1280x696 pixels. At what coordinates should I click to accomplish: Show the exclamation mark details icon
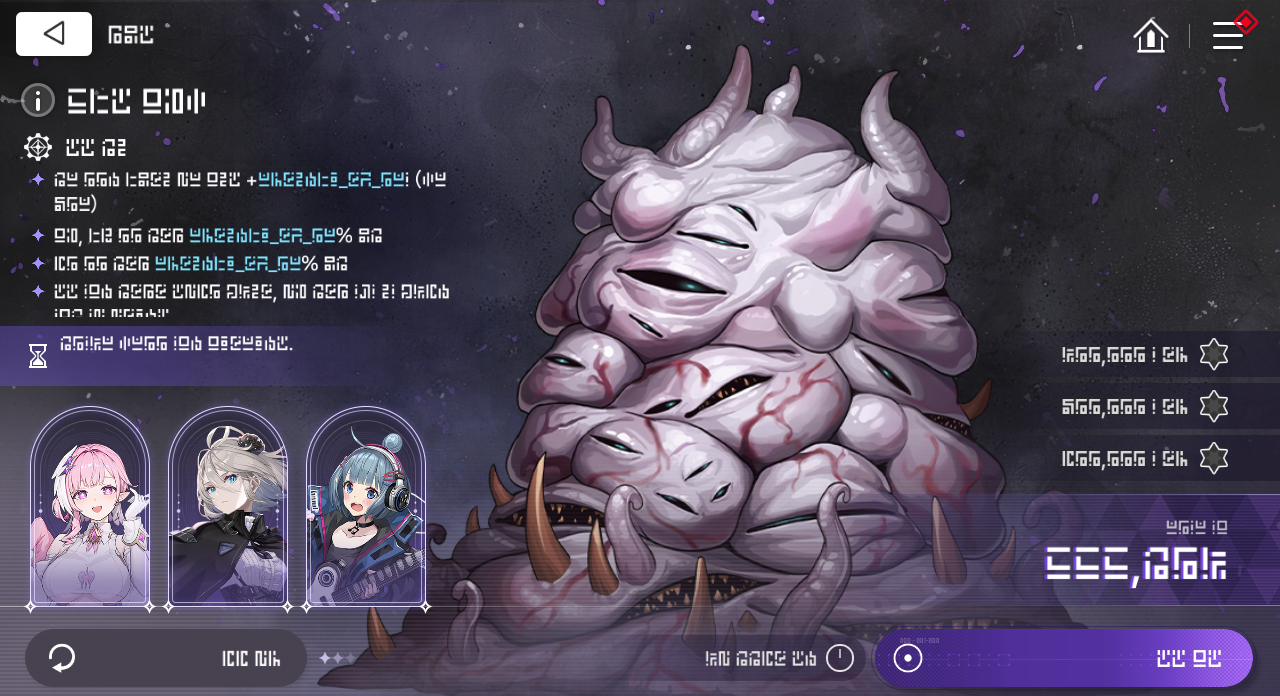[840, 658]
